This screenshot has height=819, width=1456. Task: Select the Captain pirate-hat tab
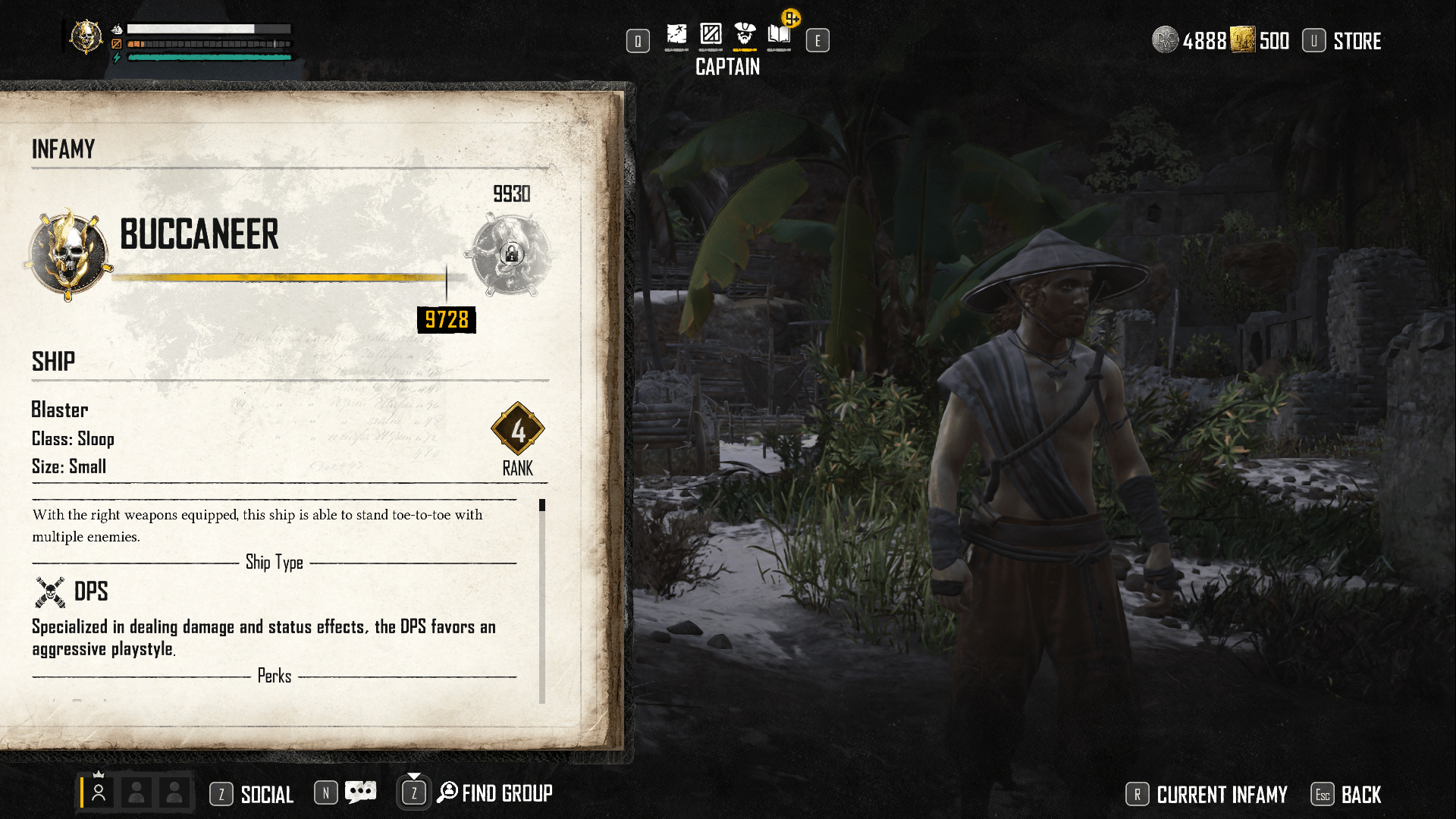coord(745,35)
